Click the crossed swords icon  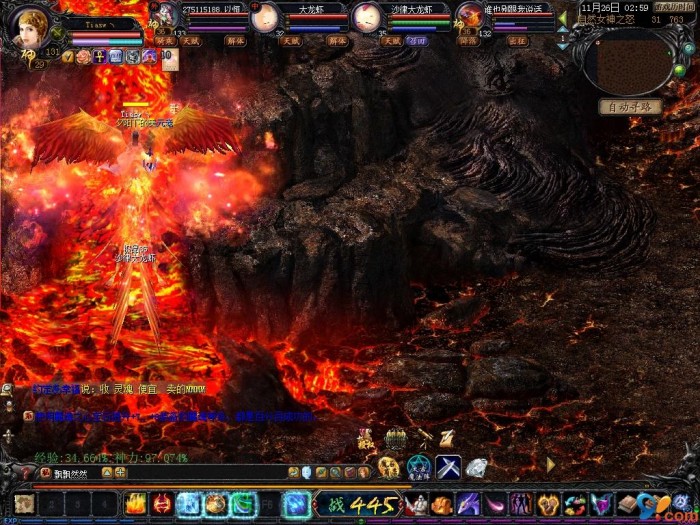click(447, 467)
